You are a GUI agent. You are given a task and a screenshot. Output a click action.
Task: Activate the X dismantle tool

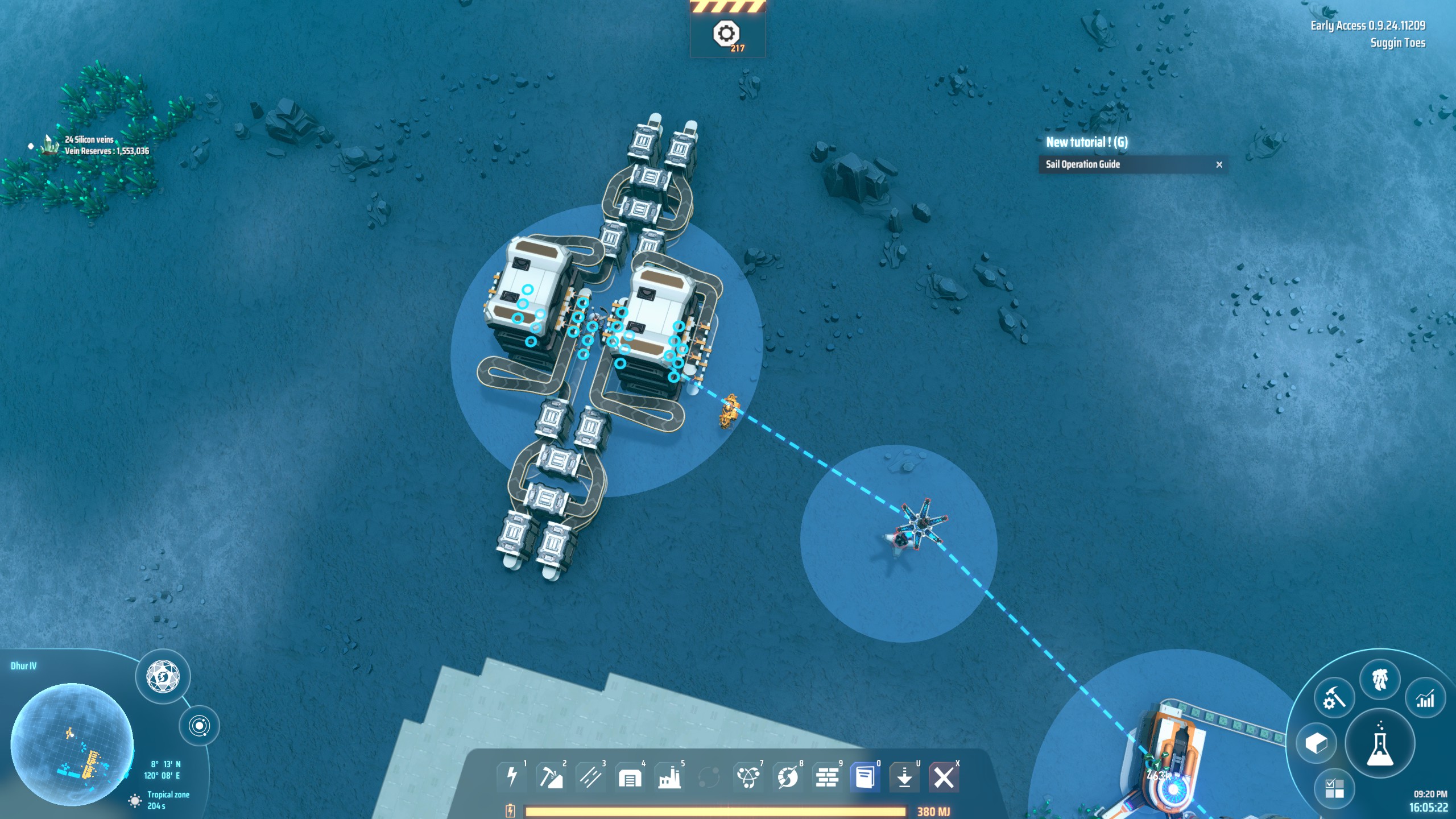coord(944,777)
